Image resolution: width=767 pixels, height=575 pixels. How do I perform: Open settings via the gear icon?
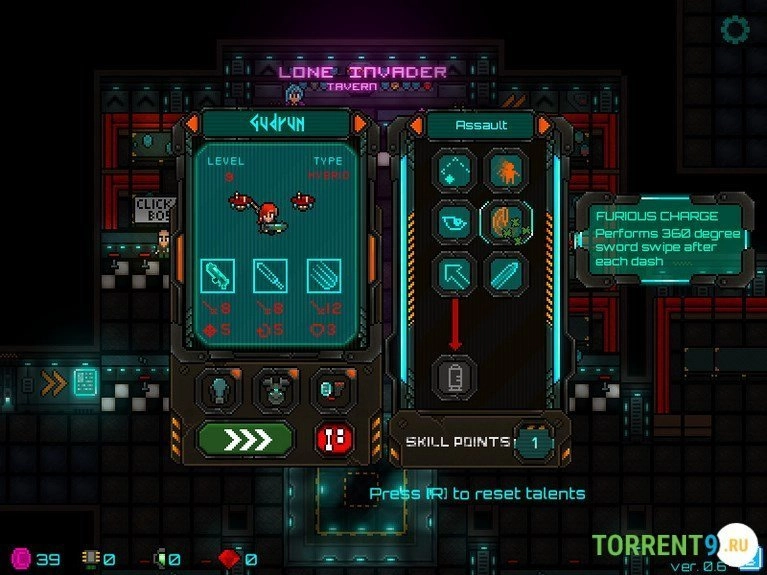pyautogui.click(x=736, y=29)
